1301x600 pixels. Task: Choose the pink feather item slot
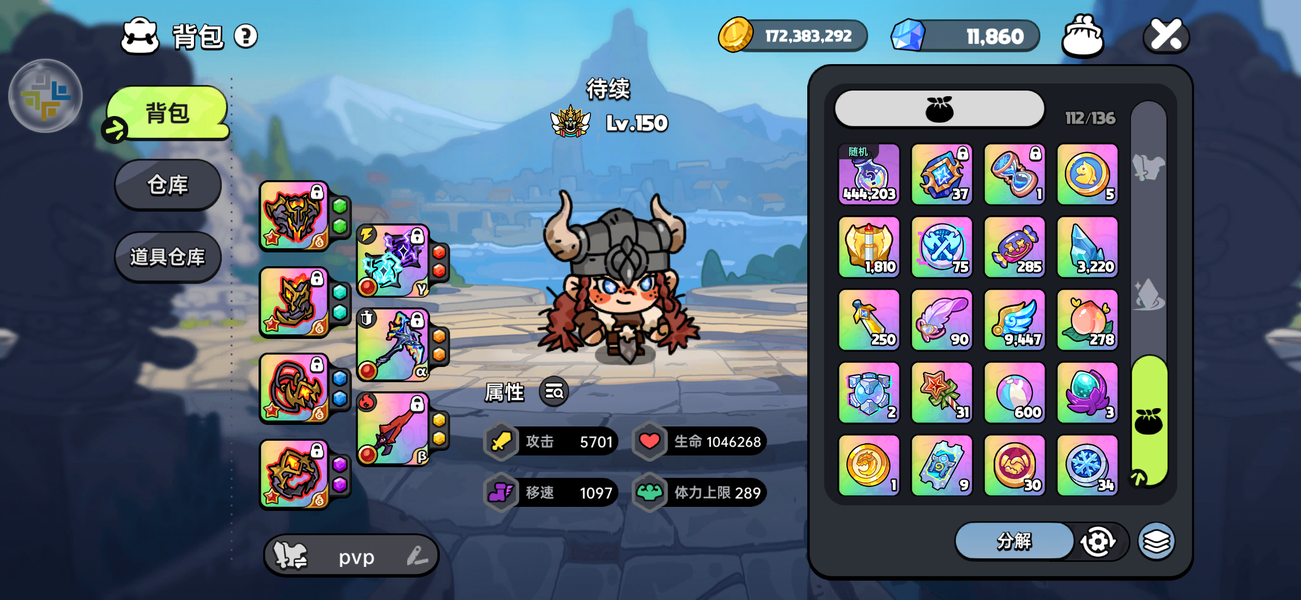tap(941, 320)
